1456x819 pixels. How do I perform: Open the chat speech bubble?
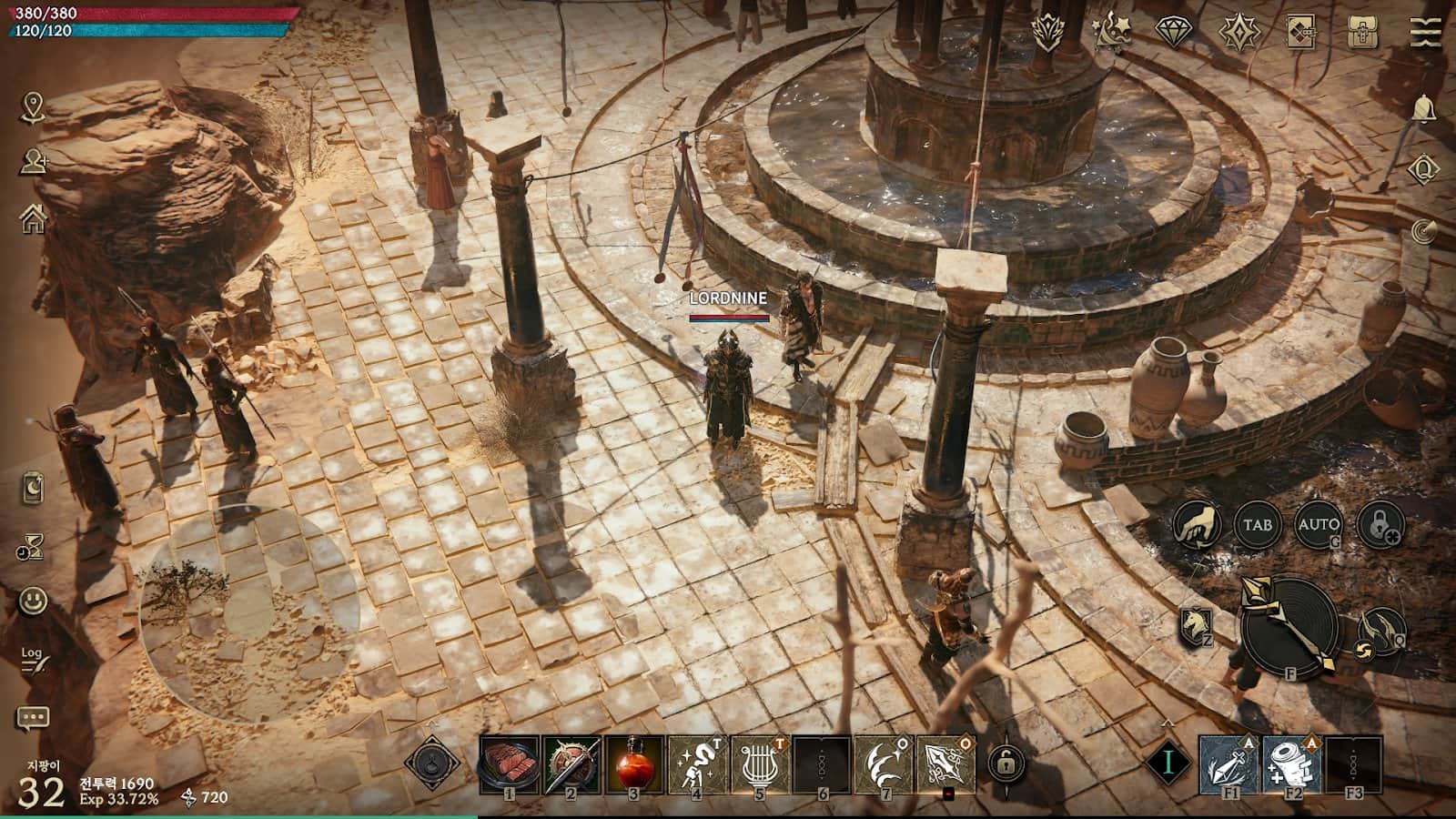(x=34, y=719)
